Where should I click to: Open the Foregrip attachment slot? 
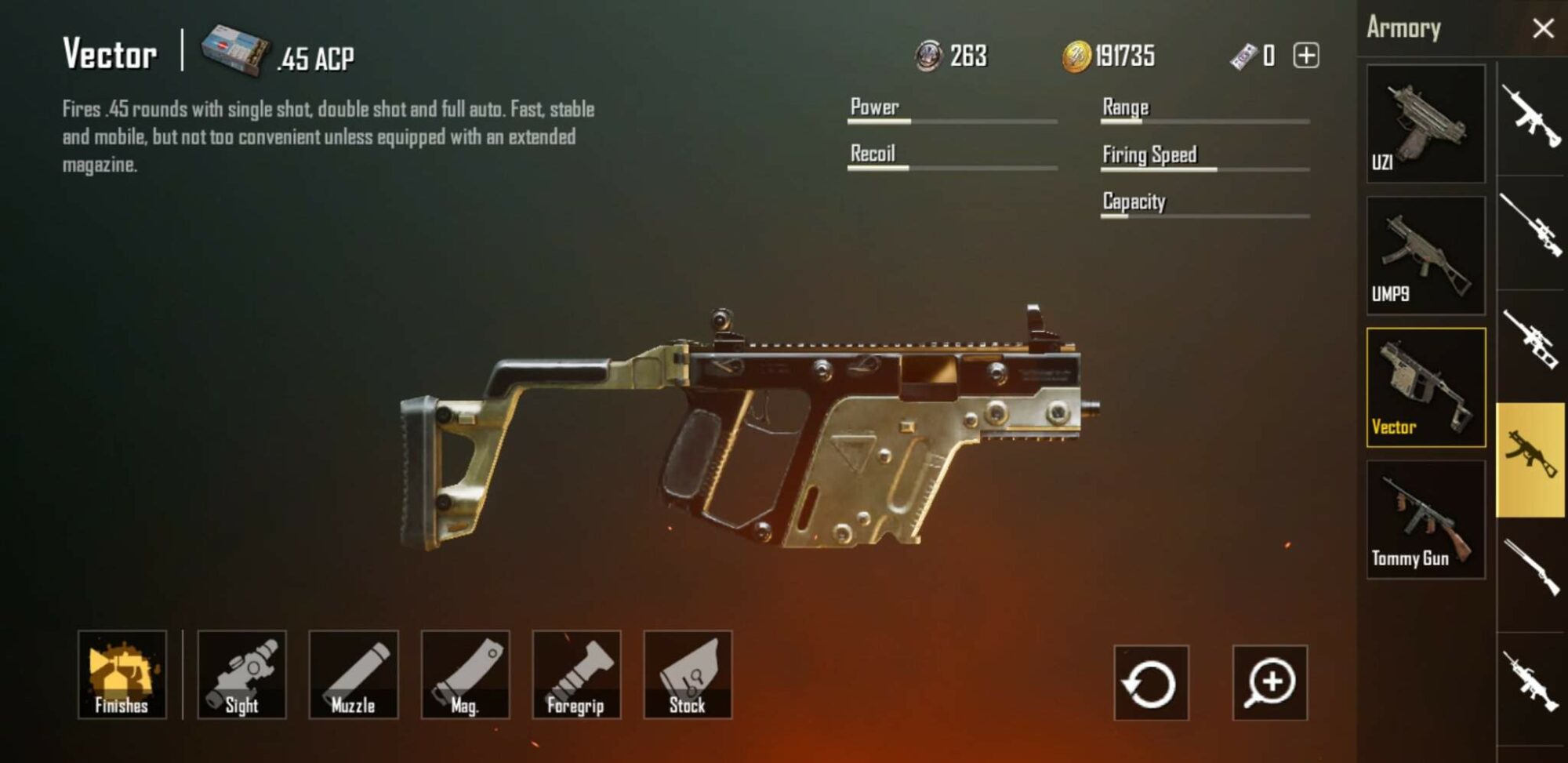(576, 676)
